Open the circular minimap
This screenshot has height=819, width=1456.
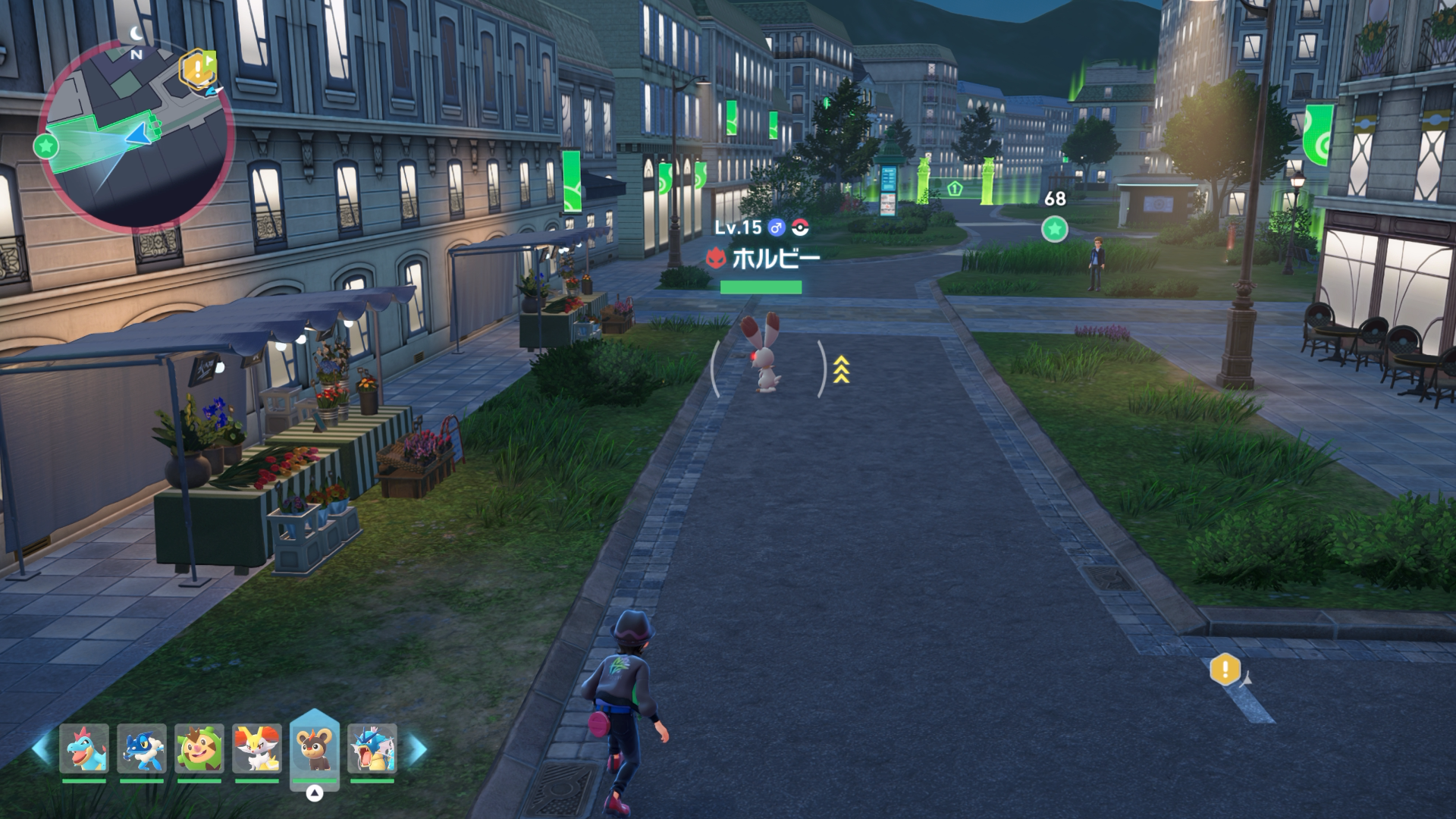pos(135,135)
